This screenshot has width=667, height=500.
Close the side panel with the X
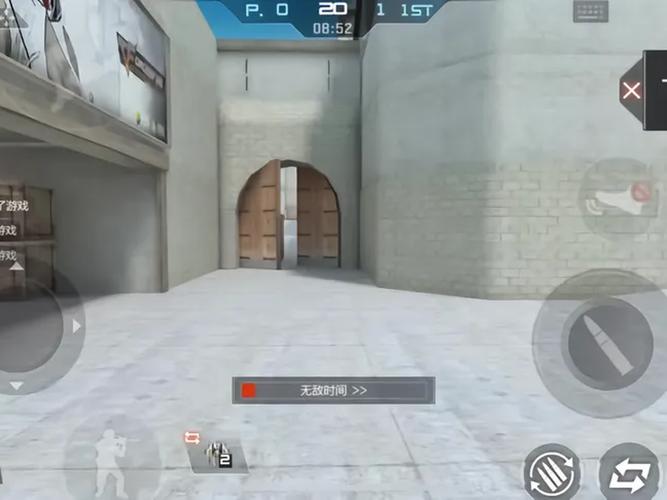click(x=632, y=91)
